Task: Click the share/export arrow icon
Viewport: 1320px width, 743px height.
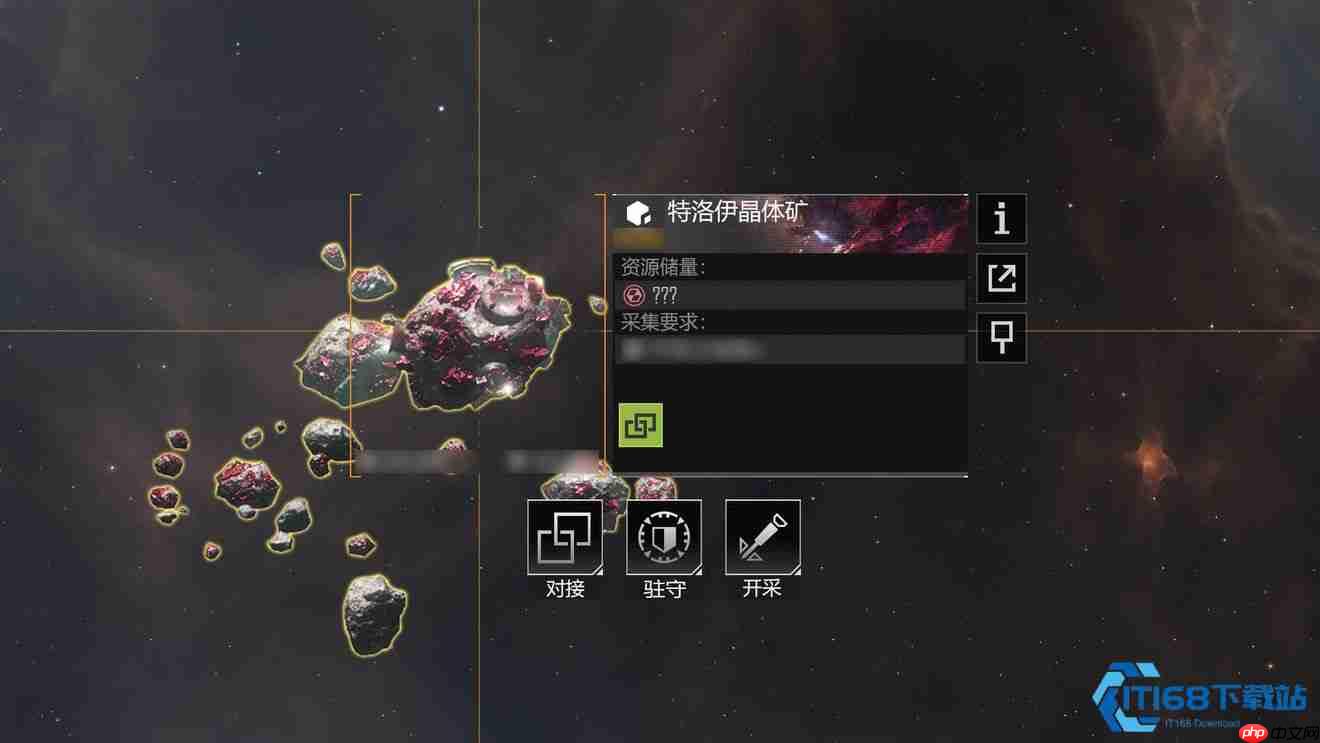Action: (1001, 278)
